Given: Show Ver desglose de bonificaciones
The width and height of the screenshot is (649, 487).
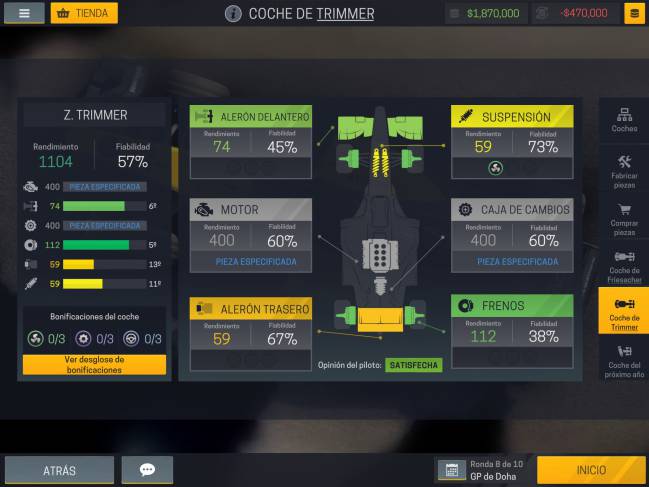Looking at the screenshot, I should [x=94, y=364].
